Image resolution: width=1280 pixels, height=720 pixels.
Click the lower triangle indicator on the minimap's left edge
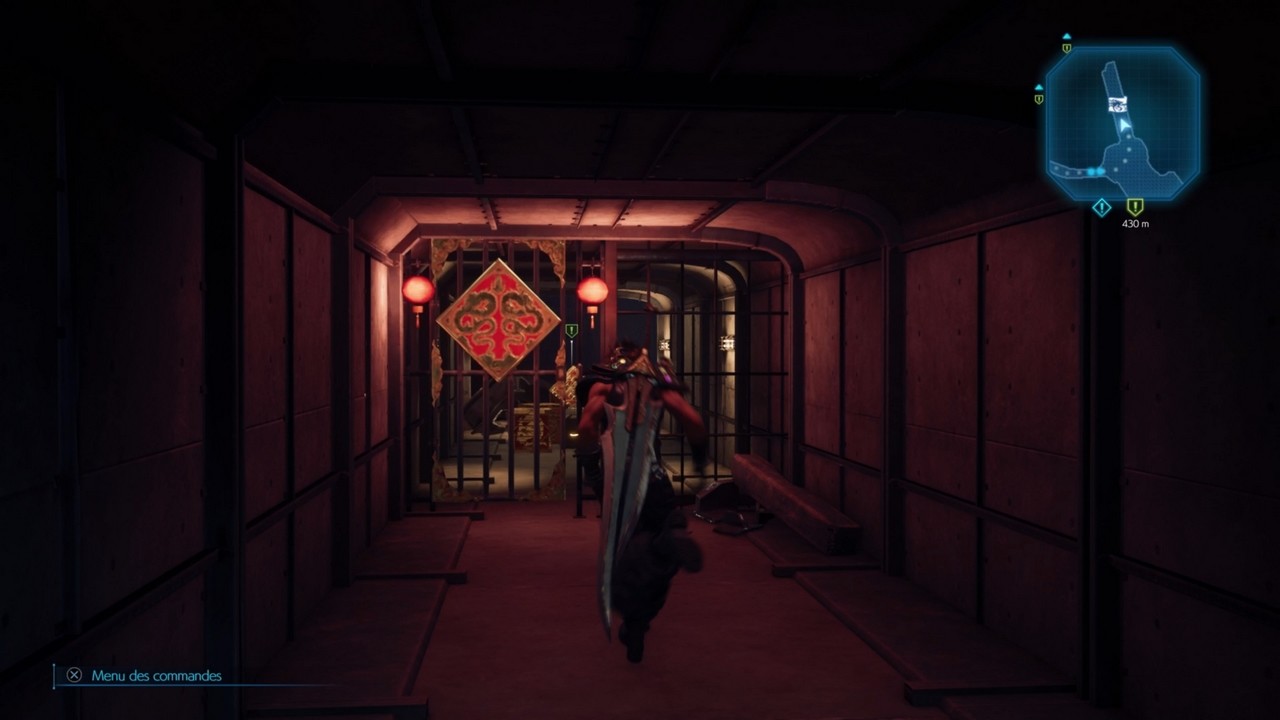pyautogui.click(x=1040, y=87)
